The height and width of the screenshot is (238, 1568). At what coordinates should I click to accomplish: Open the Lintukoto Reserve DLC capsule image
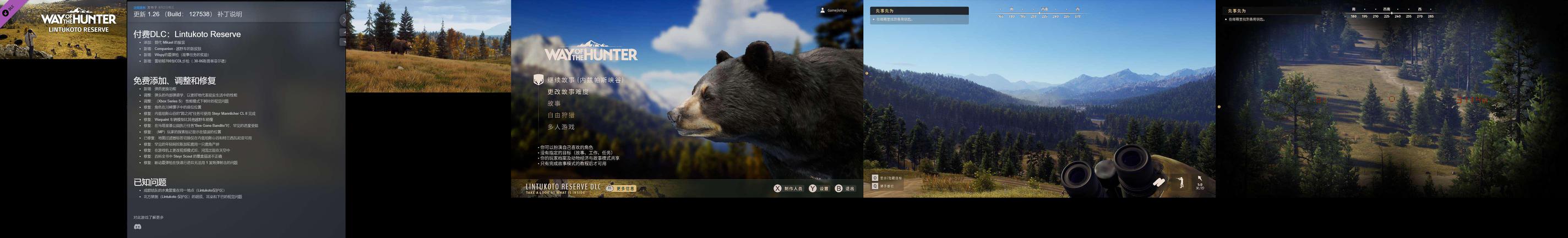63,29
